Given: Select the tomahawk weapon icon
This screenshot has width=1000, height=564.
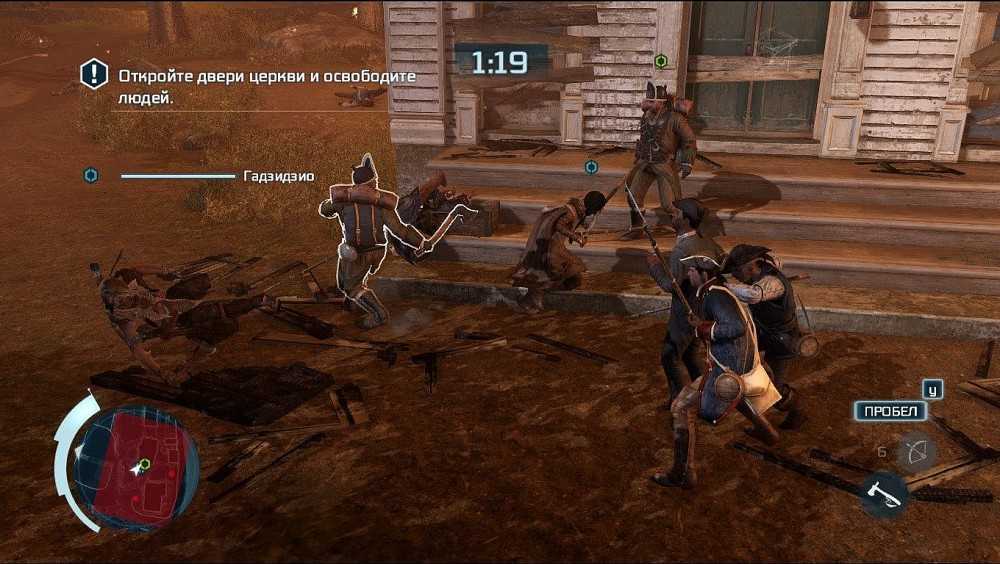Looking at the screenshot, I should point(883,493).
